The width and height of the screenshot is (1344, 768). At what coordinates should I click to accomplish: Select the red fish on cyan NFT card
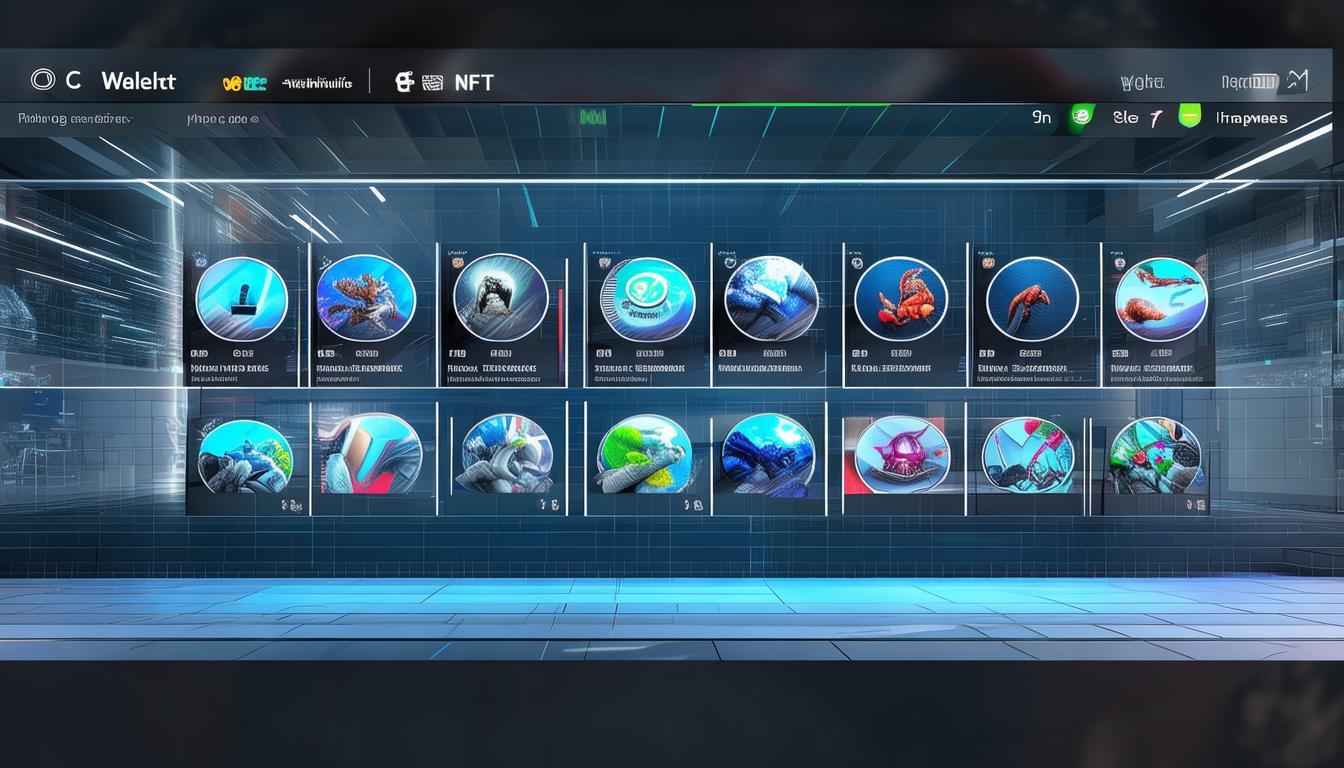[x=1160, y=300]
